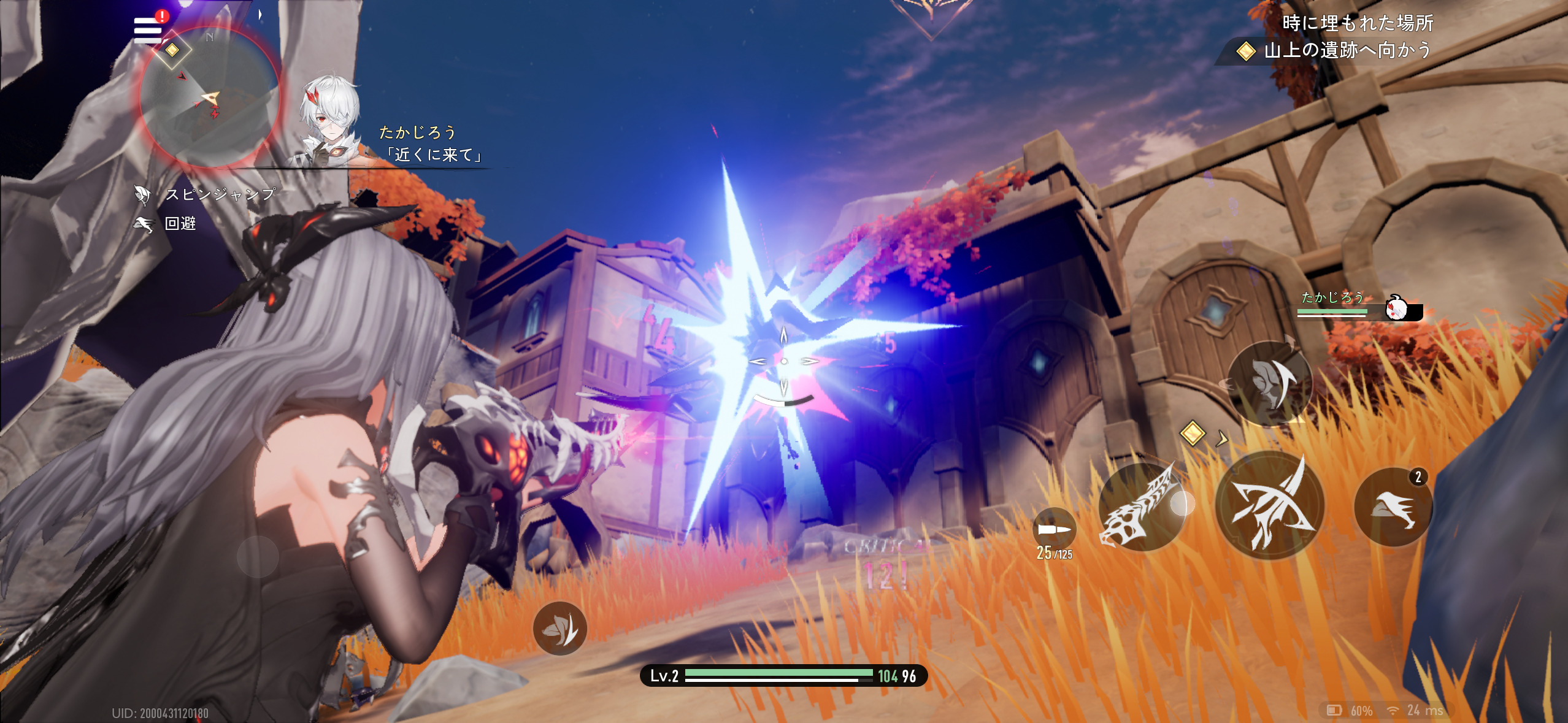Tap the virtual movement joystick knob
The image size is (1568, 723).
coord(258,556)
